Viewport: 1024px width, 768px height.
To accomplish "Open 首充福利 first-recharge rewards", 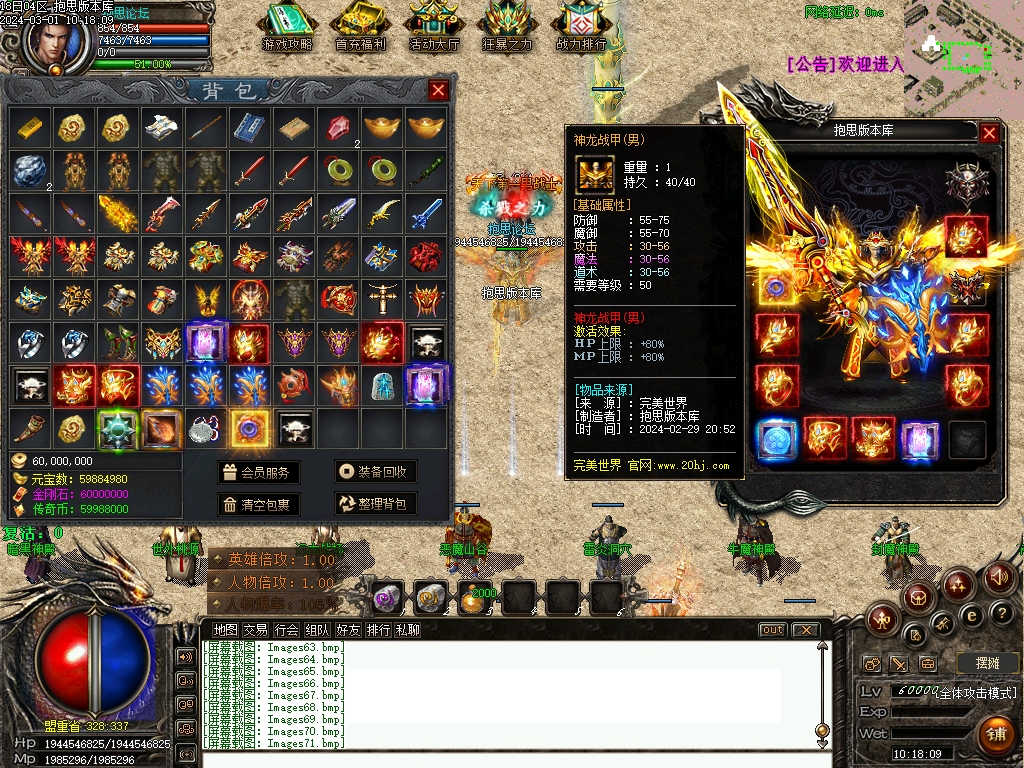I will coord(361,27).
